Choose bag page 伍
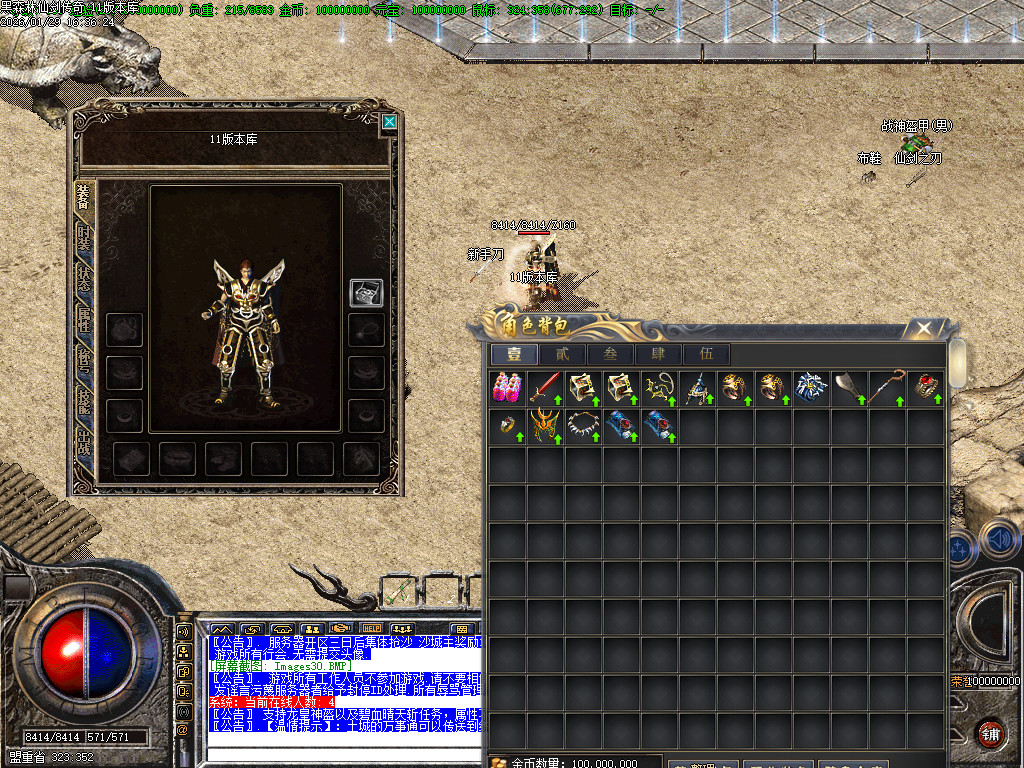 click(x=706, y=354)
